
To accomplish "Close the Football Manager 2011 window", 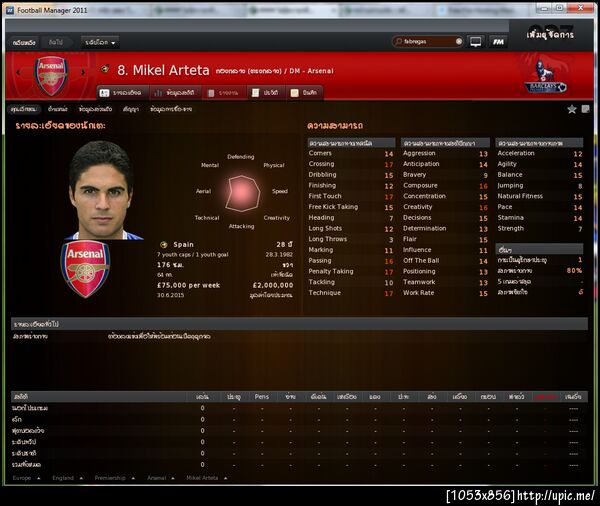I will tap(587, 9).
